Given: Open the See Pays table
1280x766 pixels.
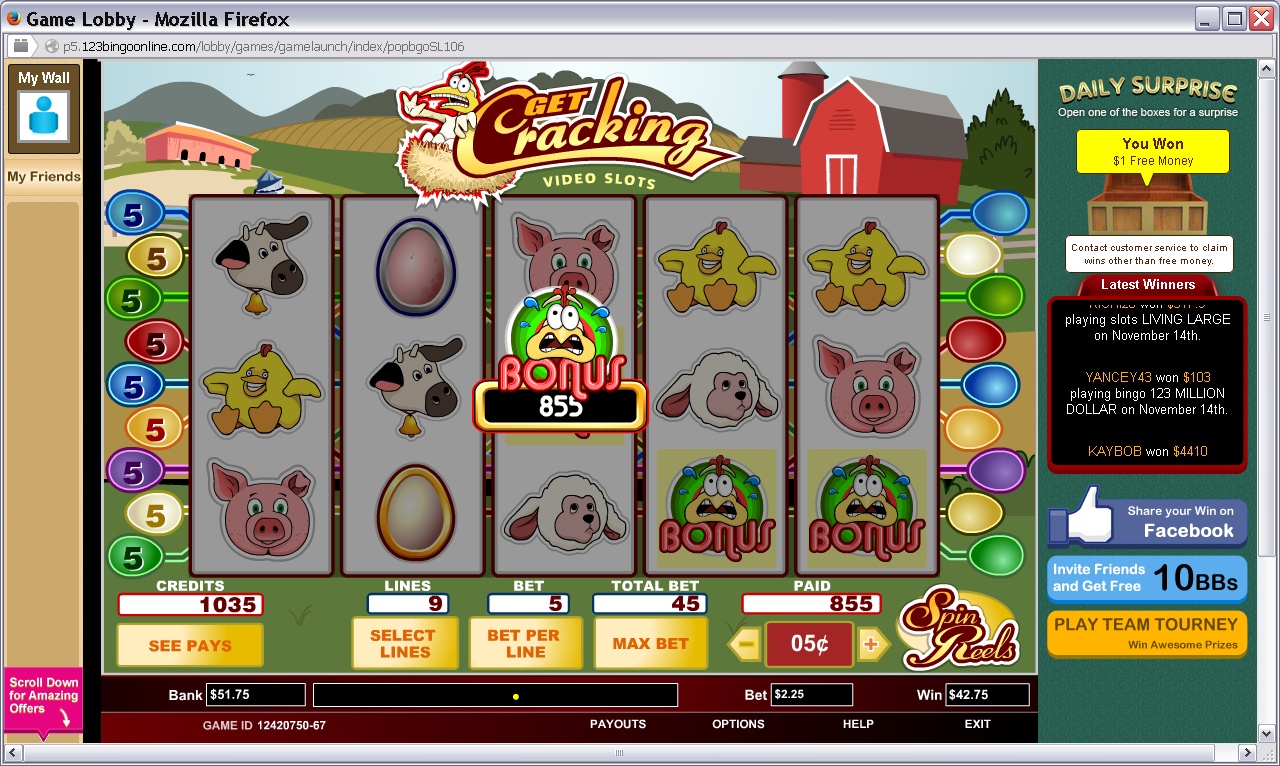Looking at the screenshot, I should [190, 645].
